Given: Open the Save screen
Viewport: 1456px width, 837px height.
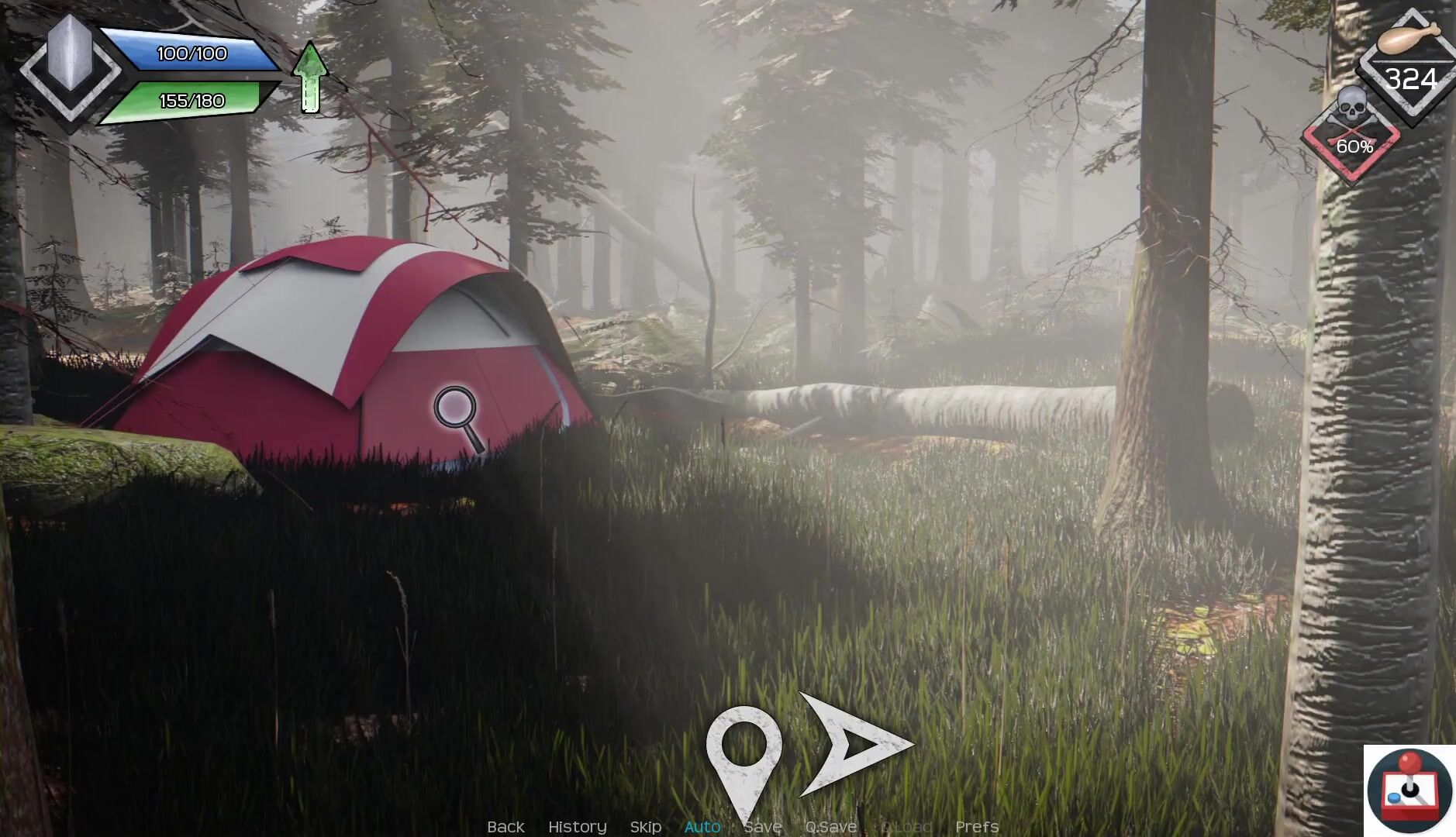Looking at the screenshot, I should (x=764, y=827).
